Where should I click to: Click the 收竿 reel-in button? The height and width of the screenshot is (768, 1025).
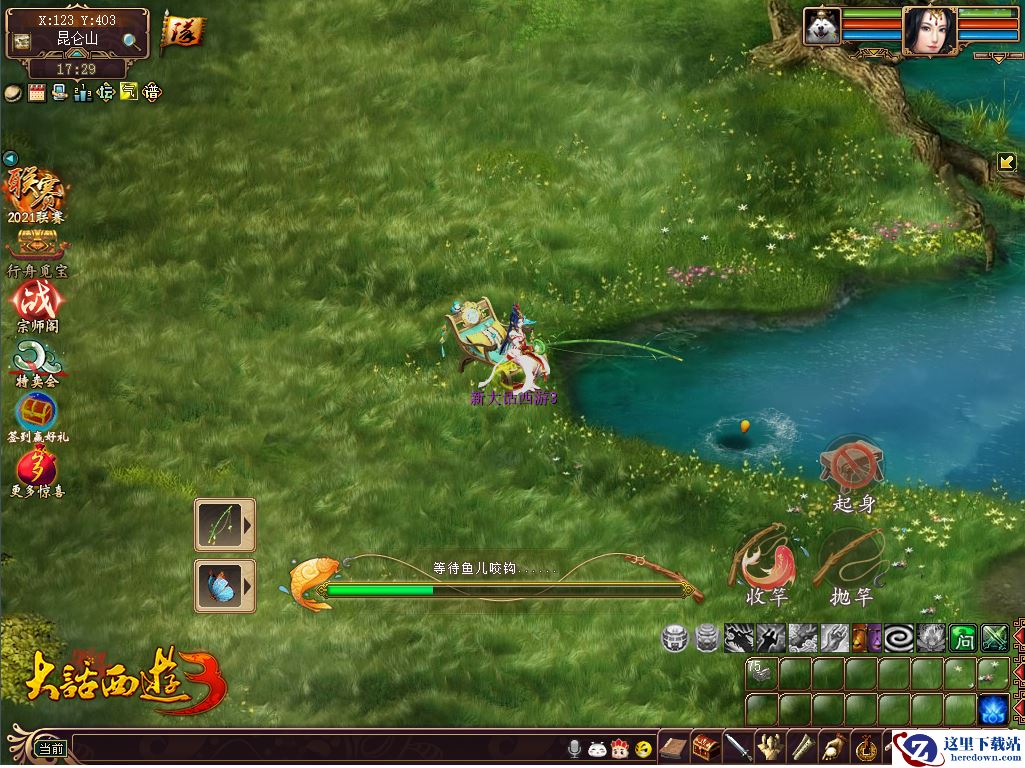click(x=765, y=560)
